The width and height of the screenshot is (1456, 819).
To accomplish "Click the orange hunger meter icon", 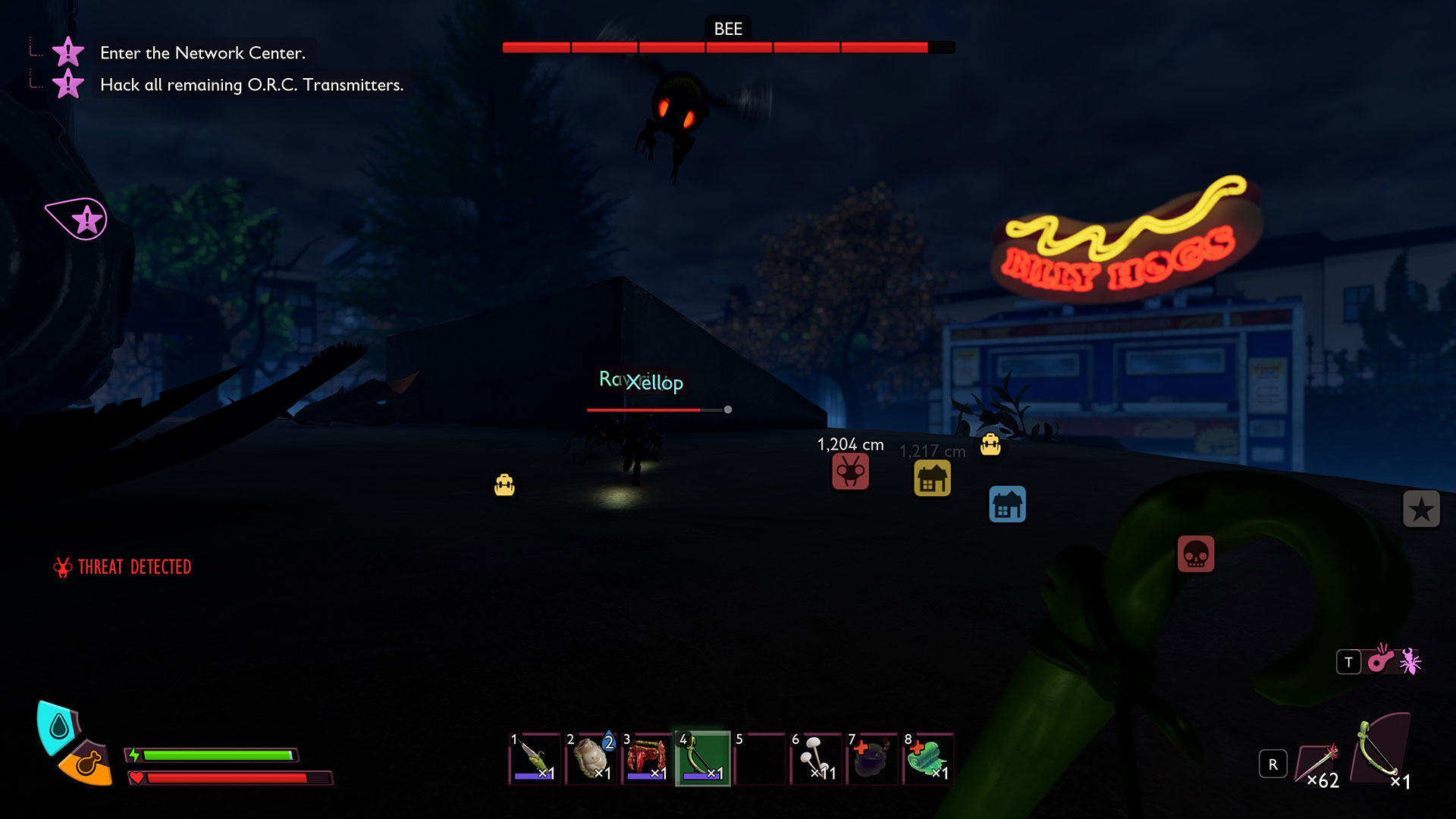I will coord(87,763).
